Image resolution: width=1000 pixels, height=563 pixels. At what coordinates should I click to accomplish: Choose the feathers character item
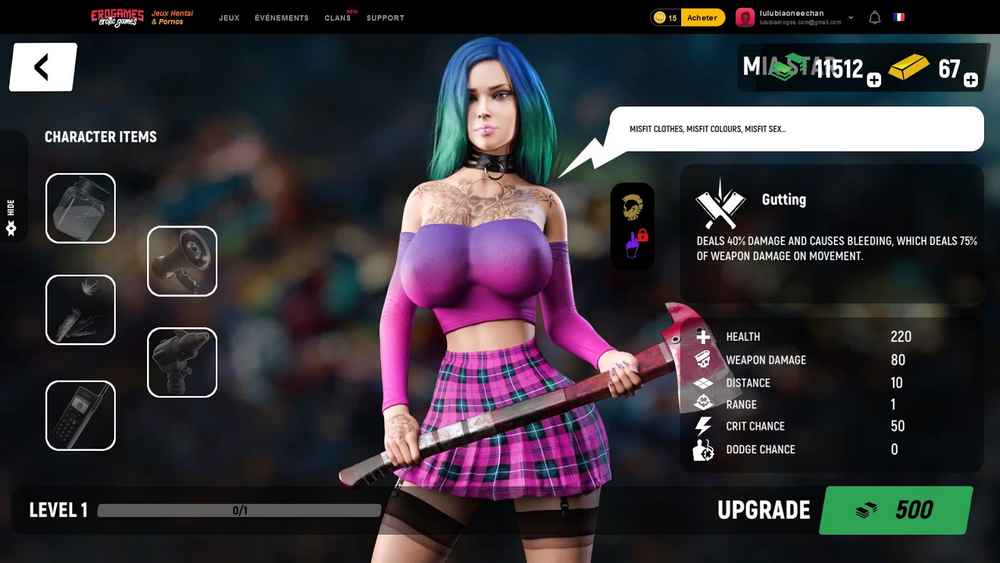(81, 310)
